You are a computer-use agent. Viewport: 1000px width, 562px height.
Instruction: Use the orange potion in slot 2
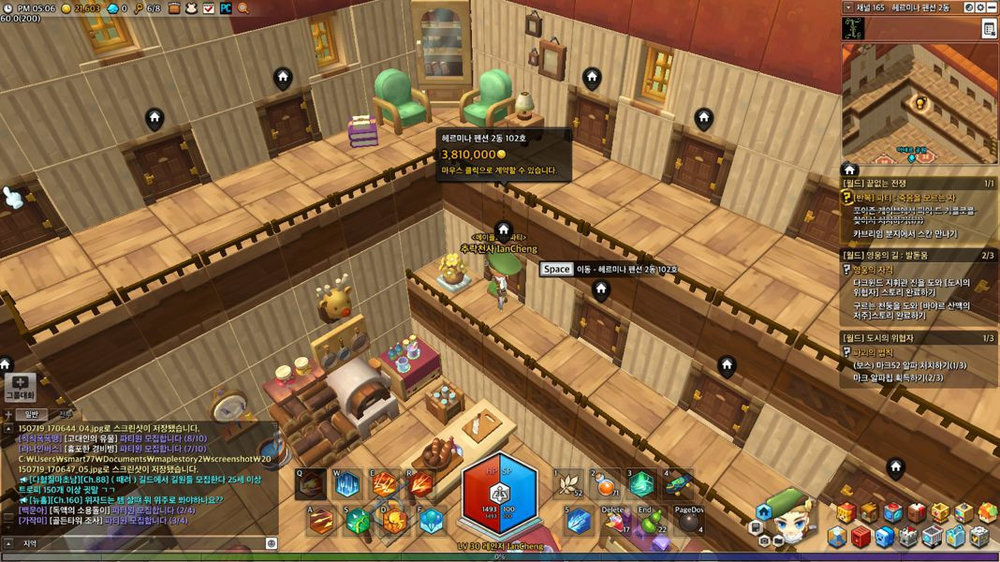click(x=605, y=485)
